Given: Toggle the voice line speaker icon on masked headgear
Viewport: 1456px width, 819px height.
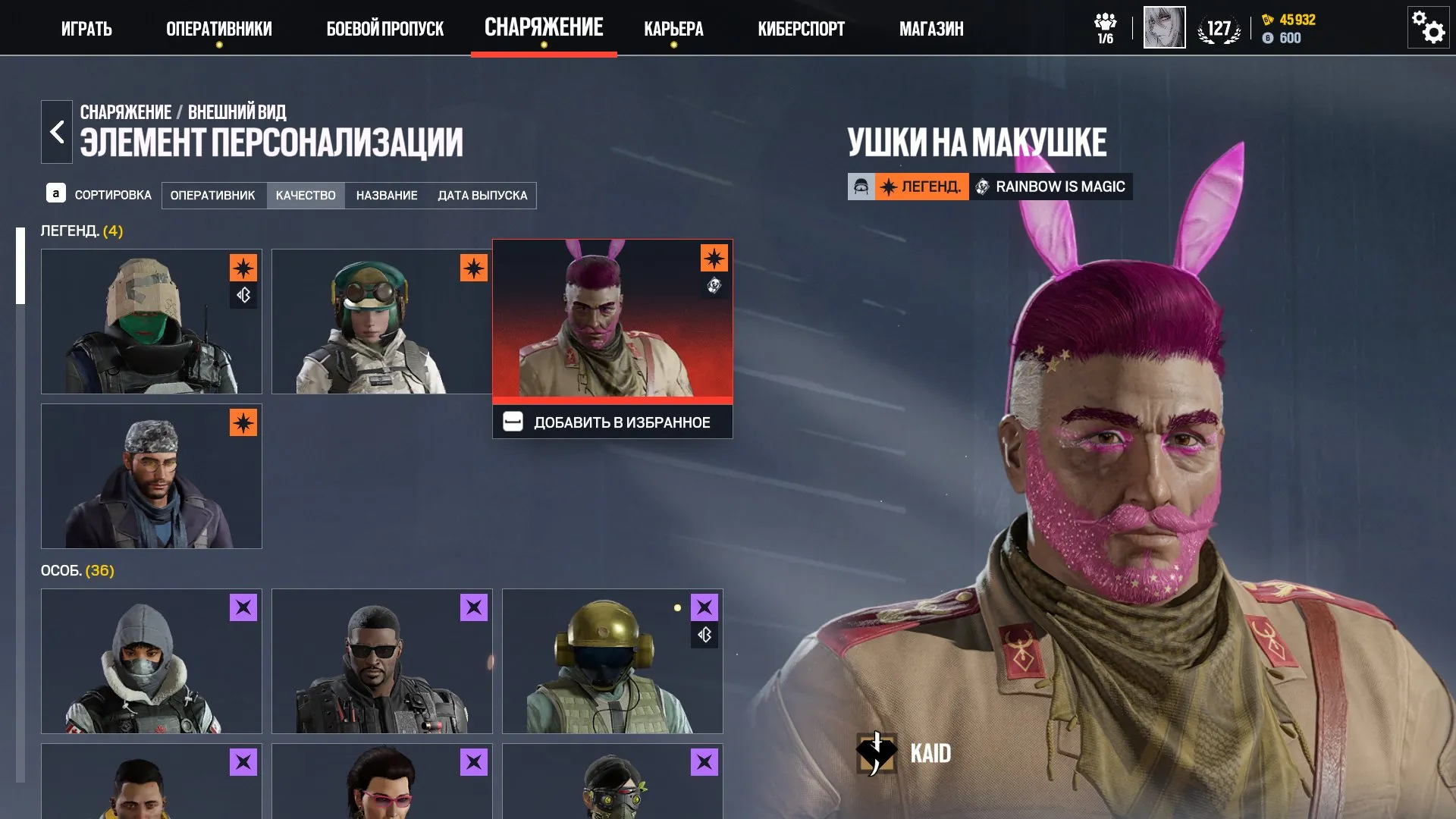Looking at the screenshot, I should [243, 295].
